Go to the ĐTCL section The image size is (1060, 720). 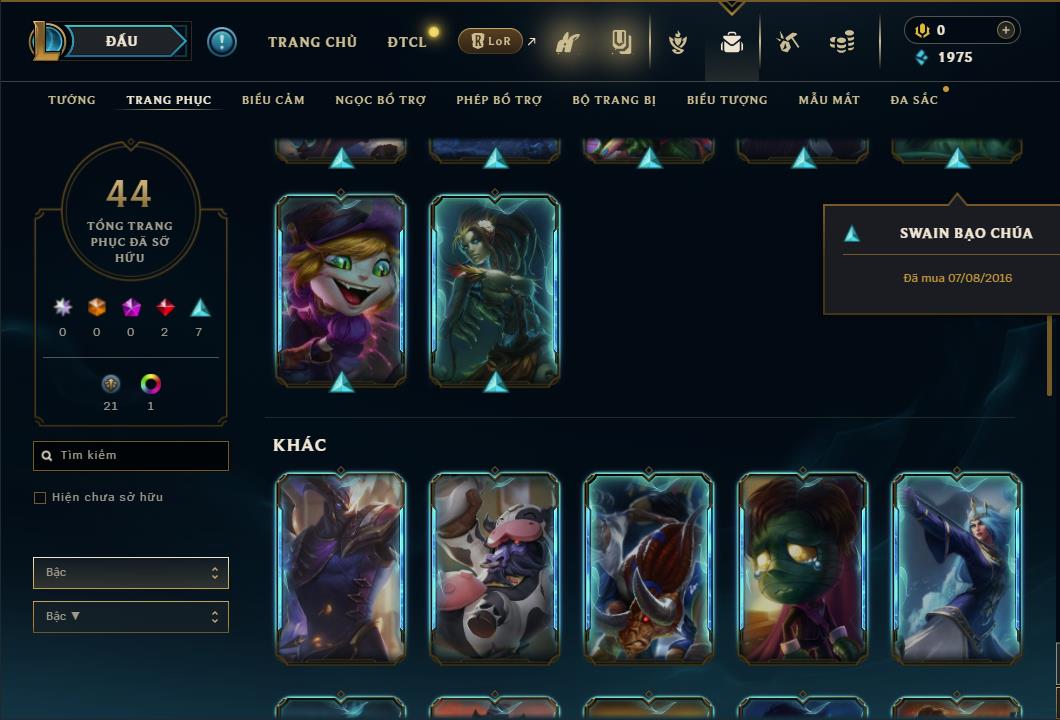pyautogui.click(x=407, y=42)
